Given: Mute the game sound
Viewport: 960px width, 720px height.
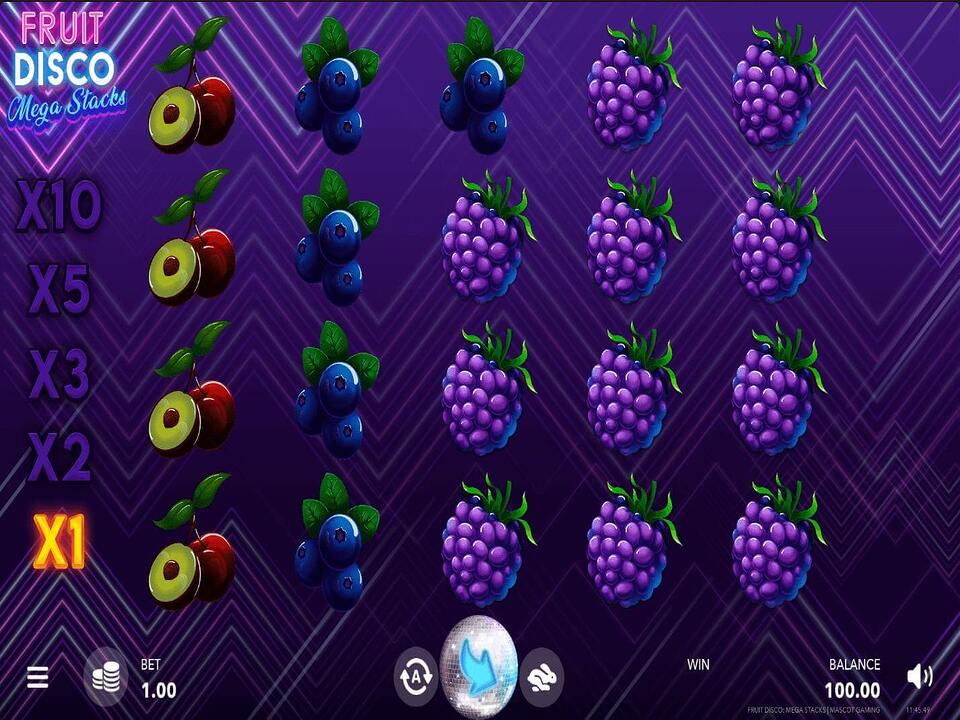Looking at the screenshot, I should coord(918,677).
